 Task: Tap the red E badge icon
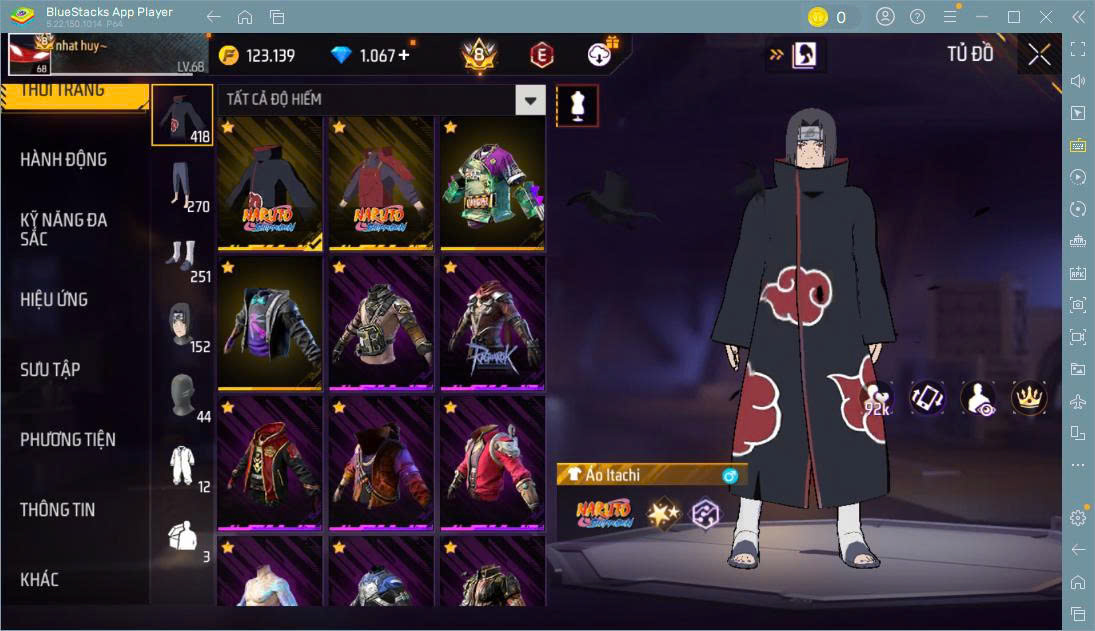pos(541,56)
